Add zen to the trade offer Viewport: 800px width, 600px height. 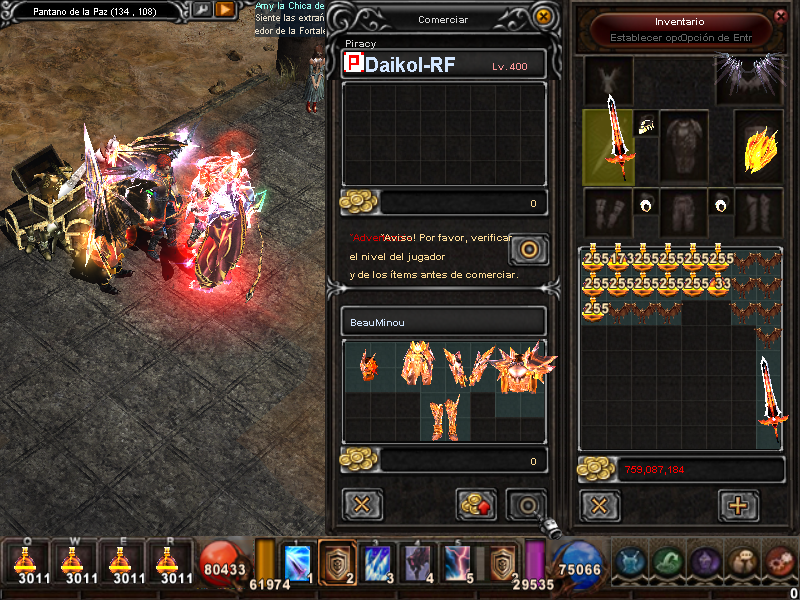477,505
